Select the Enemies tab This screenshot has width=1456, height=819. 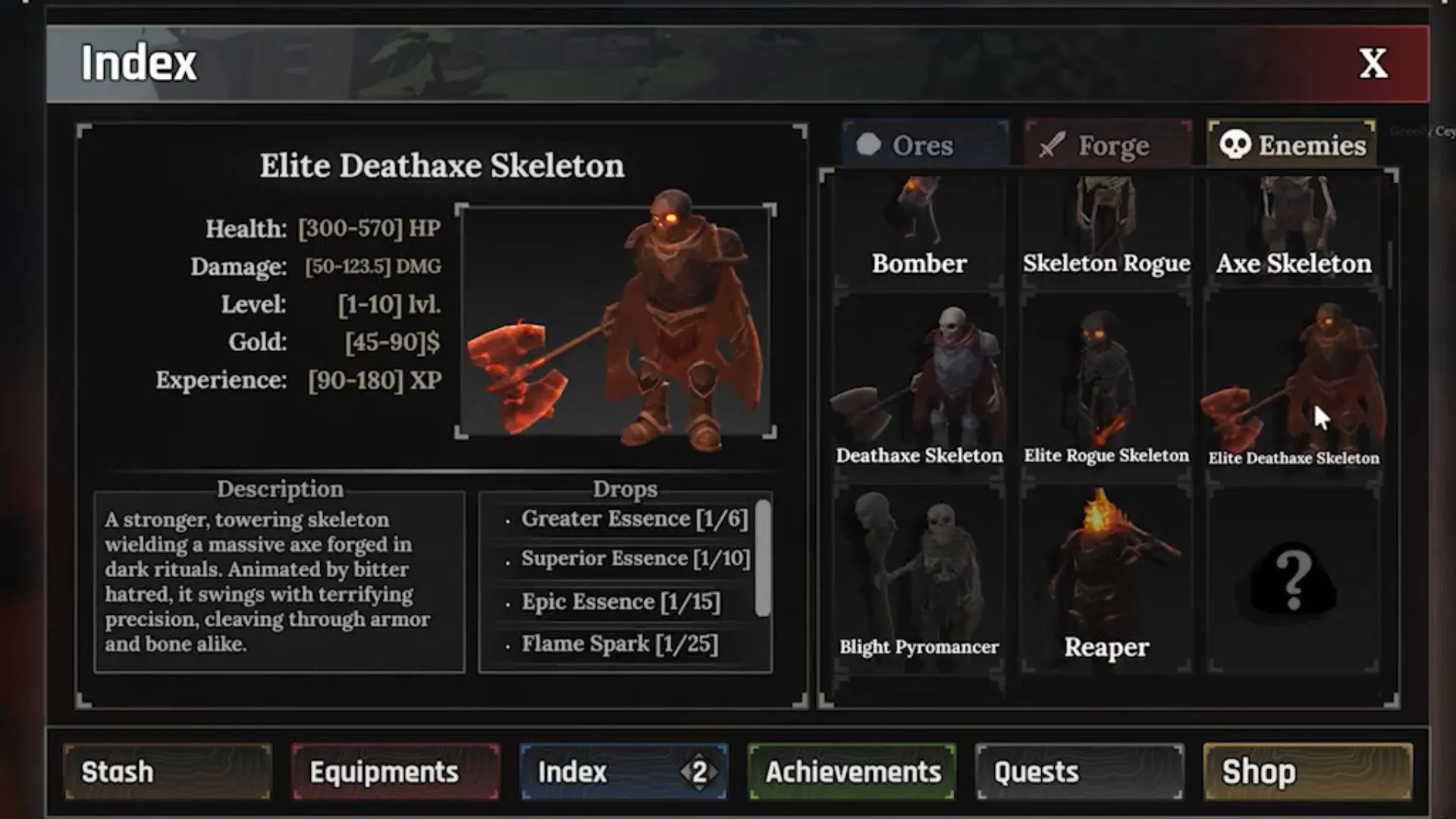pos(1291,145)
